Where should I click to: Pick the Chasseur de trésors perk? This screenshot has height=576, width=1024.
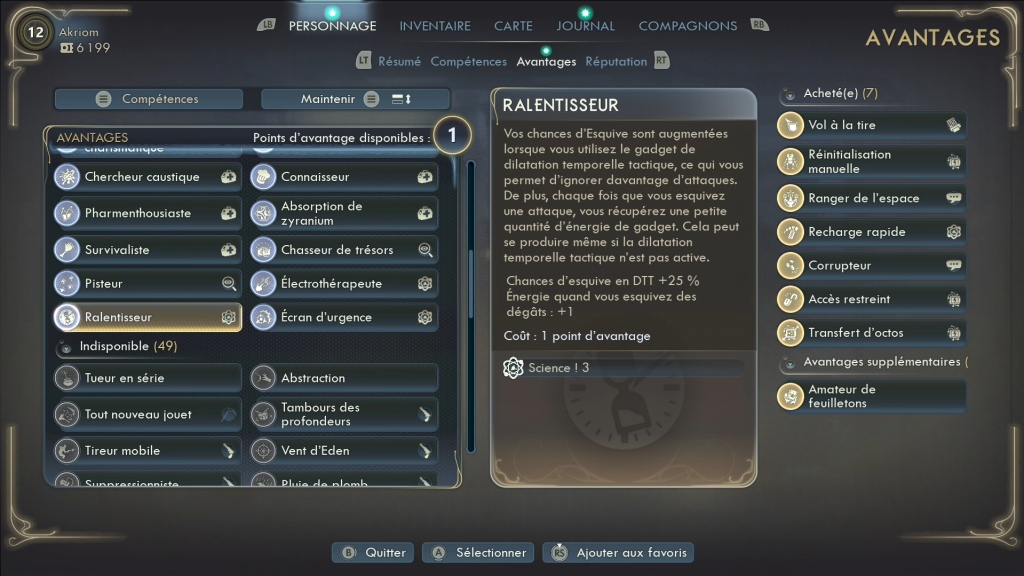pyautogui.click(x=343, y=250)
